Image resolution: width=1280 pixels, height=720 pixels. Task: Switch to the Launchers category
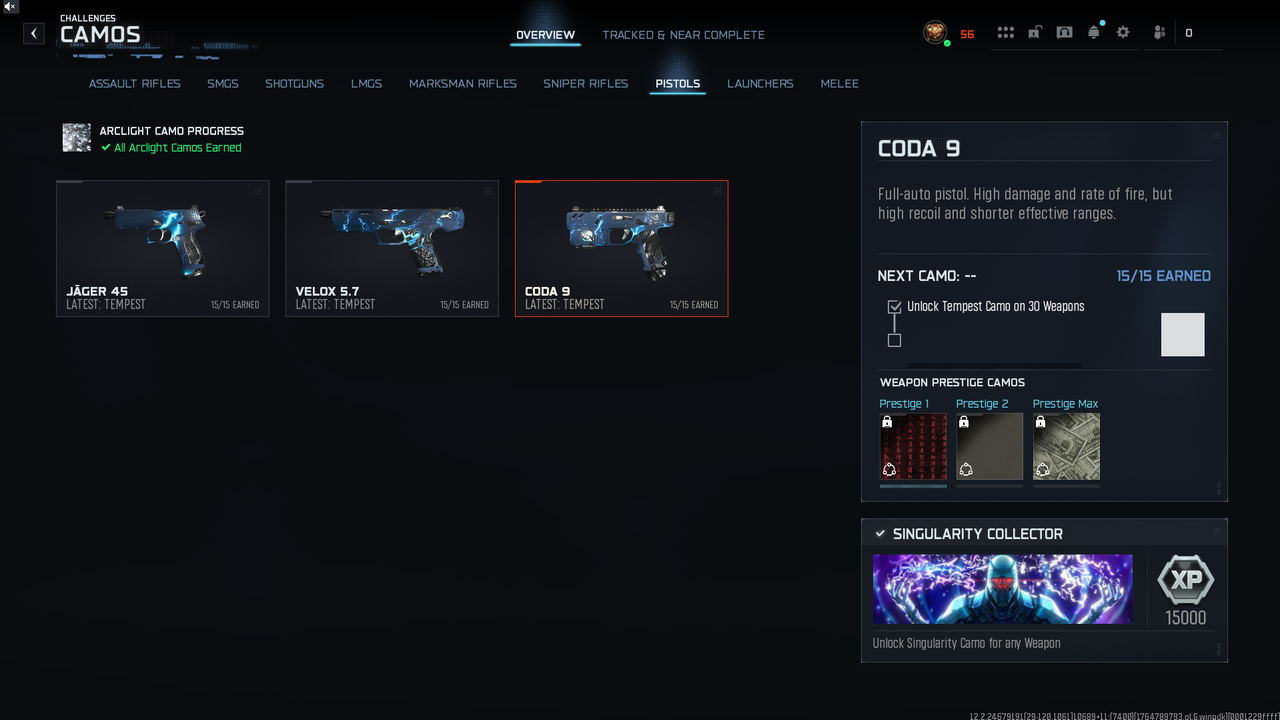click(760, 84)
